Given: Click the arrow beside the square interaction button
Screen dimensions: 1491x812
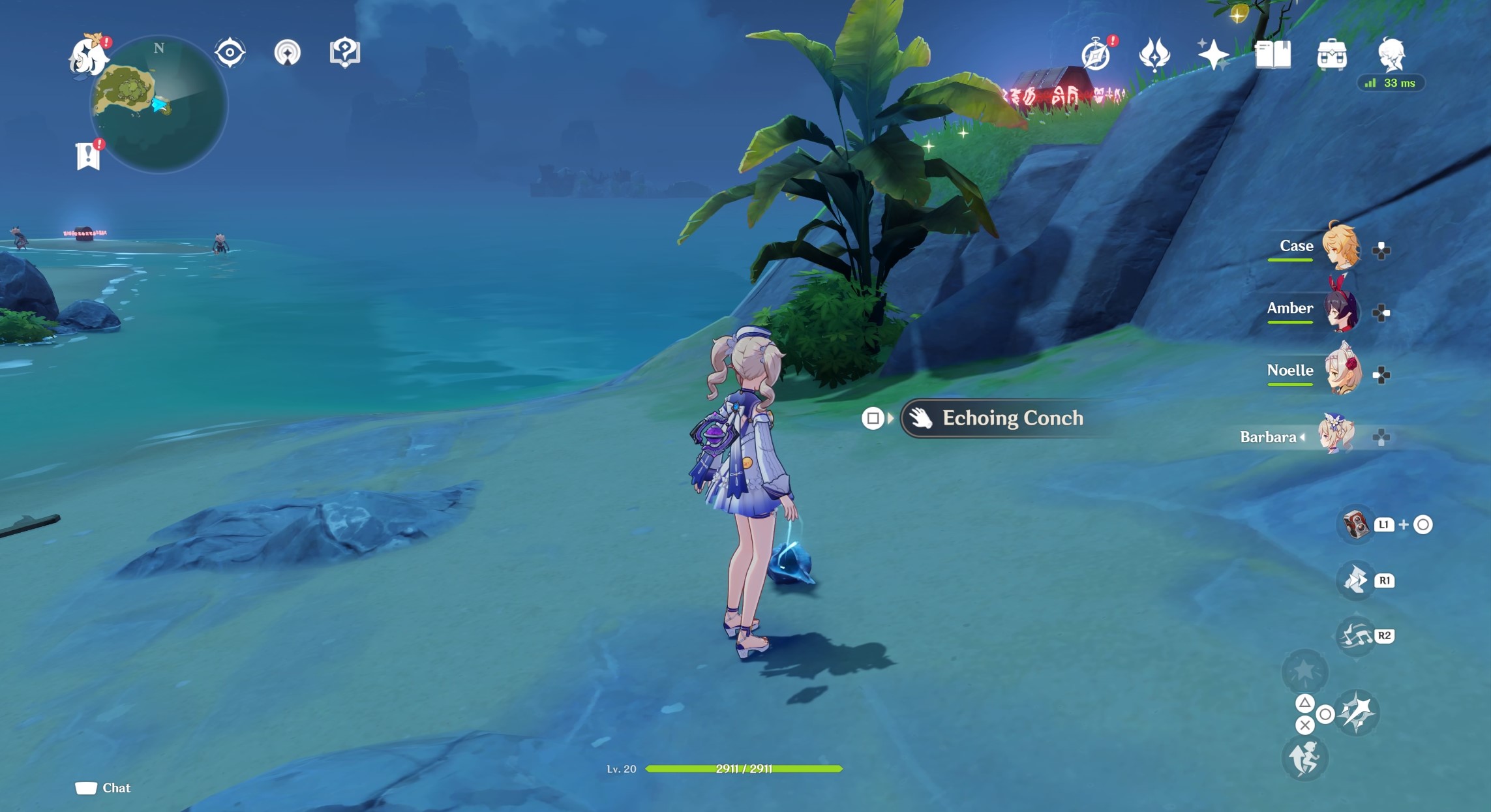Looking at the screenshot, I should click(892, 419).
